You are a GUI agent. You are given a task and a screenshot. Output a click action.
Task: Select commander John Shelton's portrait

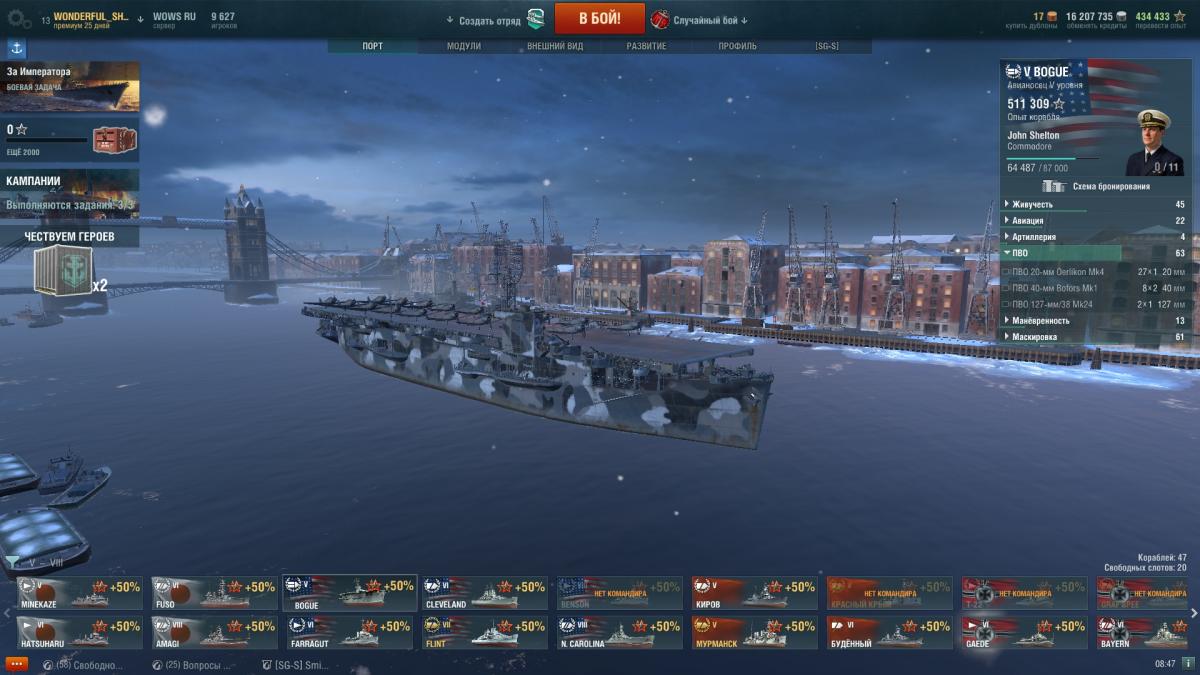coord(1154,142)
